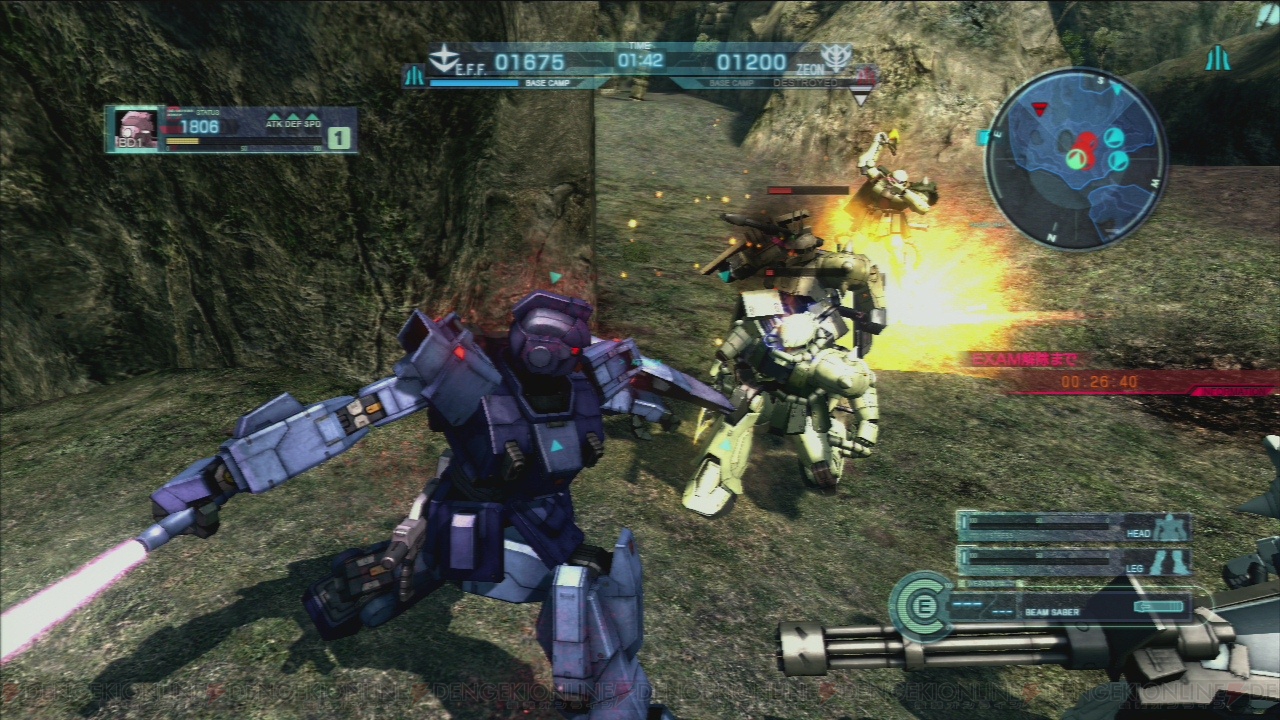Select the HEAD damage status panel
This screenshot has width=1280, height=720.
1075,527
